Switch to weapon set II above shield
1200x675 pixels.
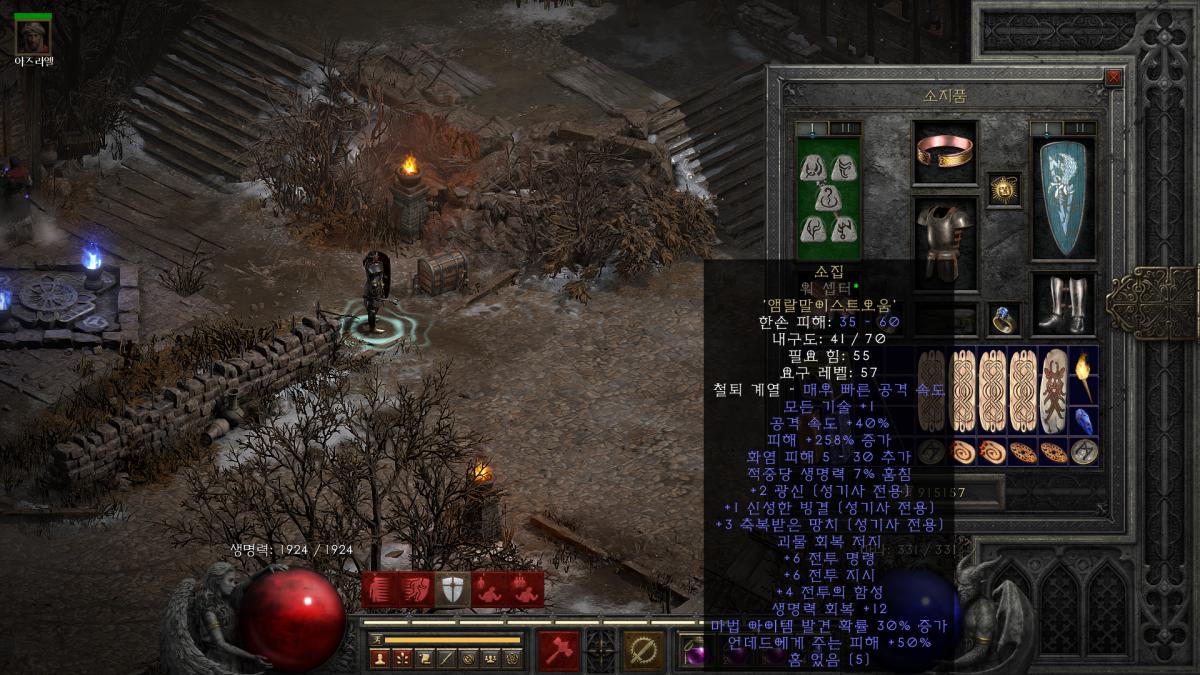coord(1079,128)
